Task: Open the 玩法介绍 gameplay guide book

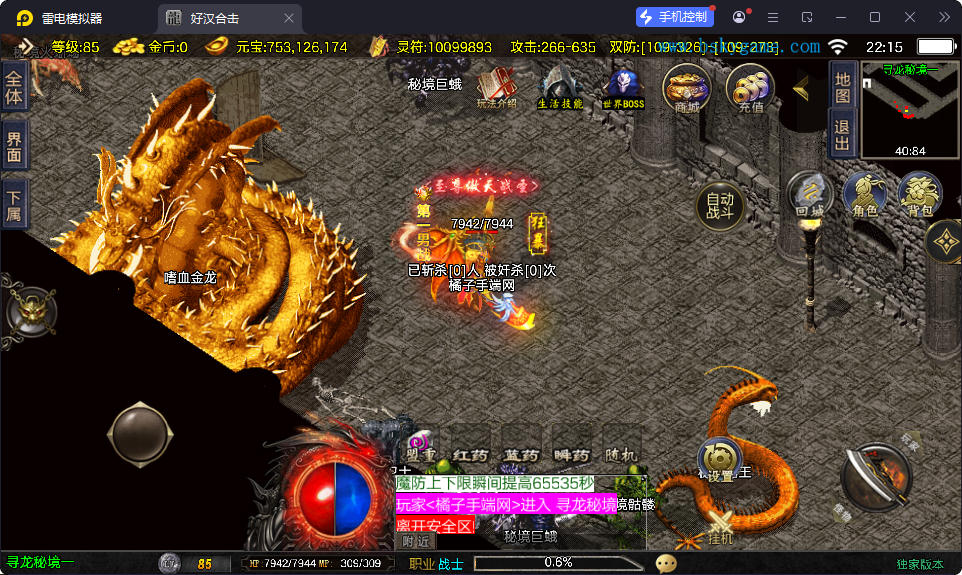Action: (x=497, y=88)
